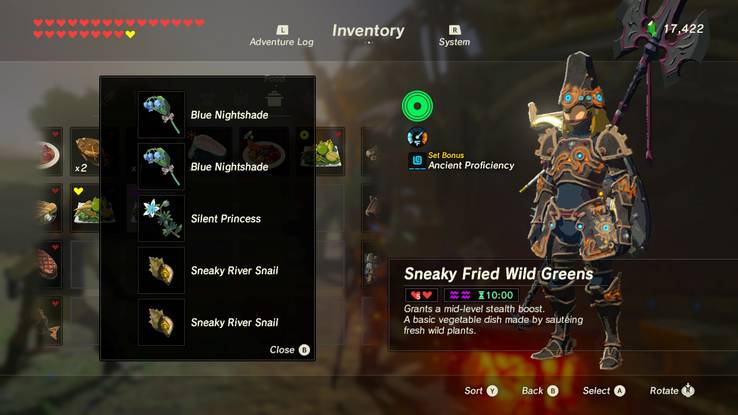
Task: Click the Inventory header title
Action: 368,31
